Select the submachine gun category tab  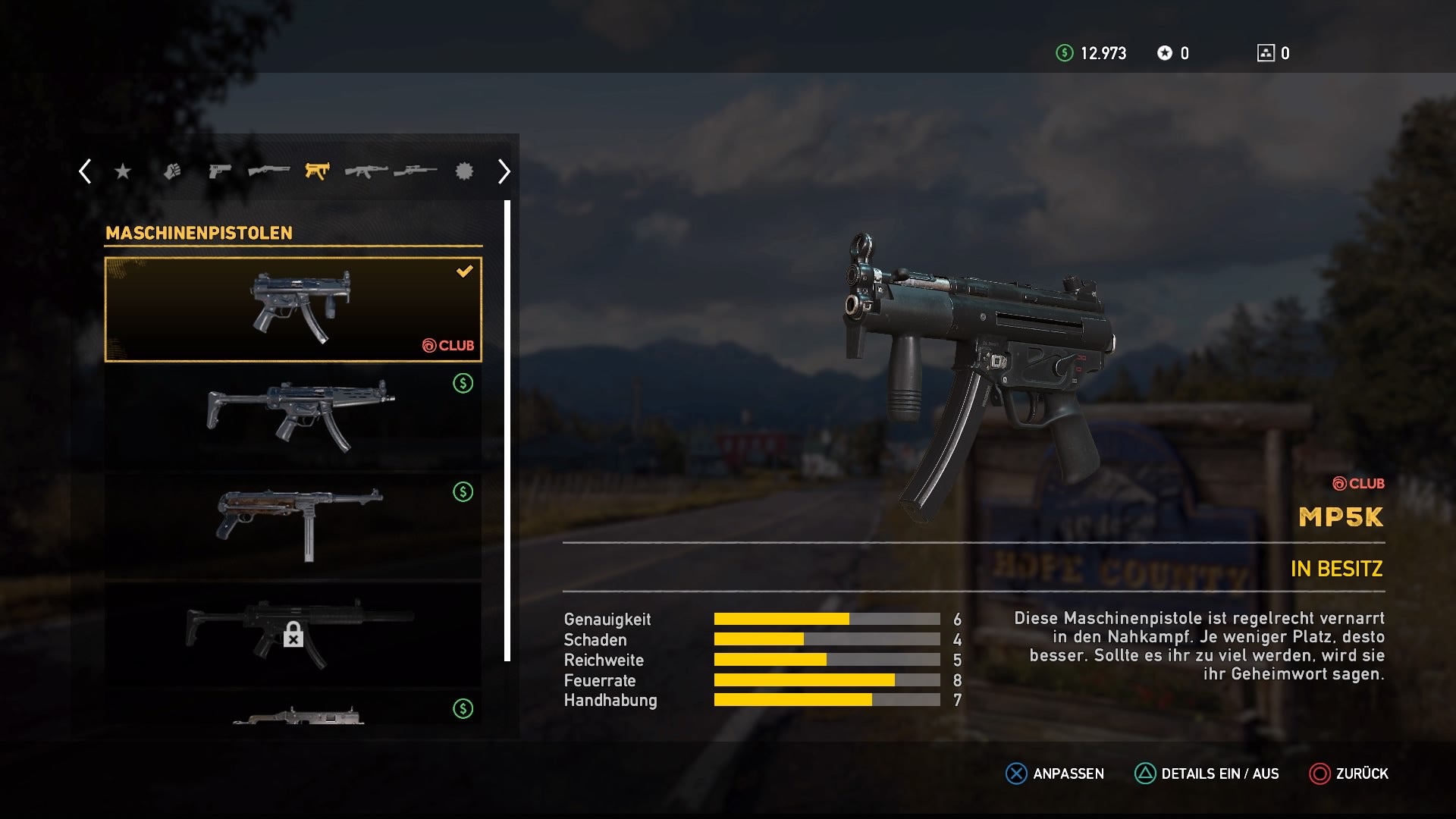317,171
